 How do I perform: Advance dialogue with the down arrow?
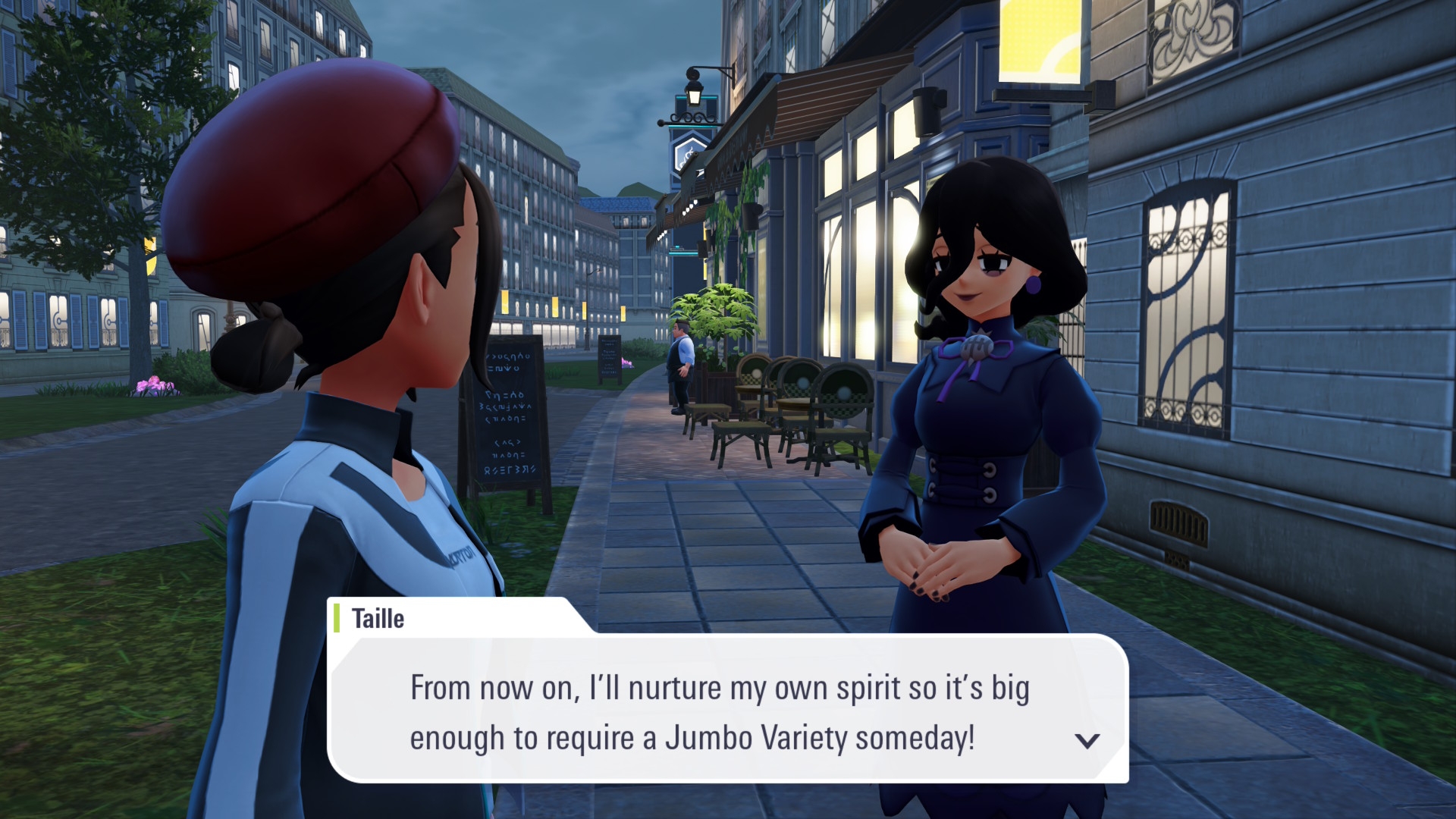pyautogui.click(x=1087, y=741)
